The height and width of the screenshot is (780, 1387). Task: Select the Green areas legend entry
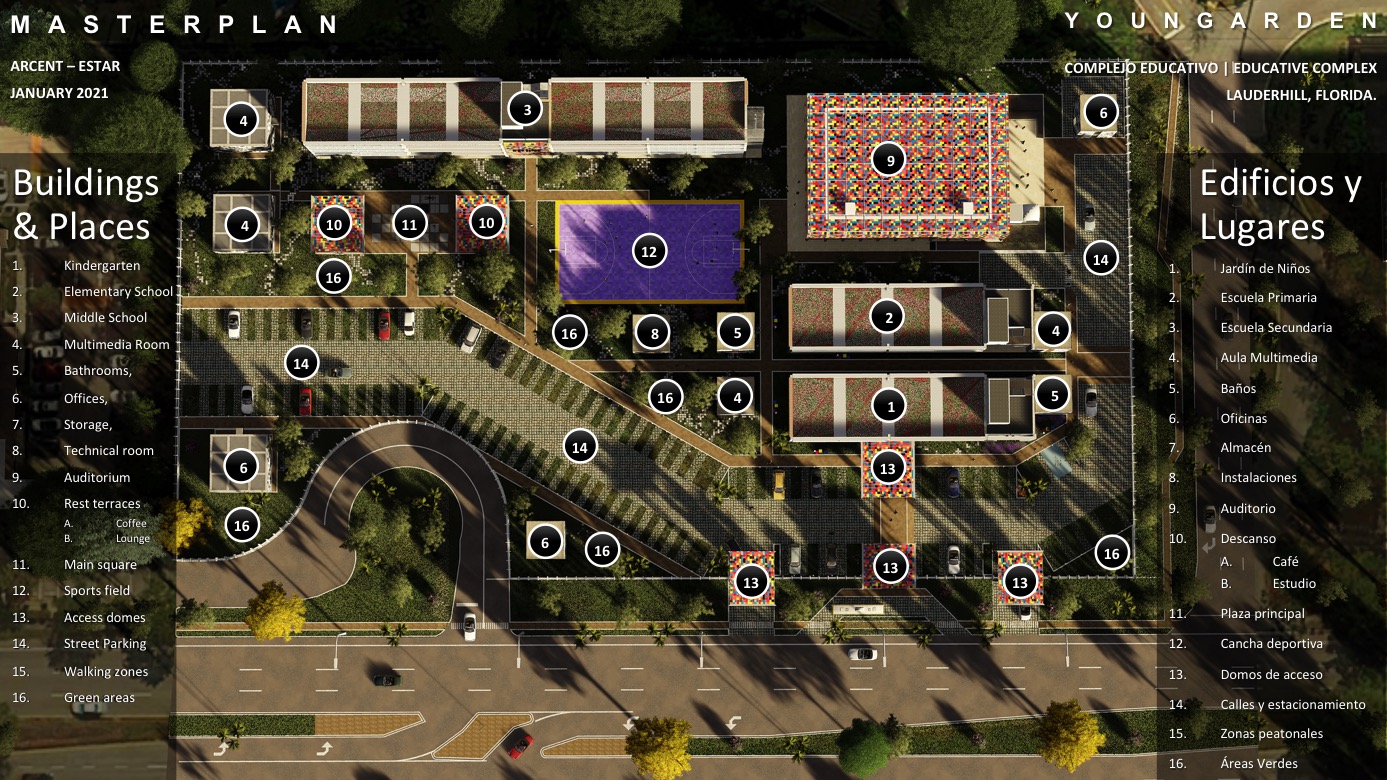(99, 698)
